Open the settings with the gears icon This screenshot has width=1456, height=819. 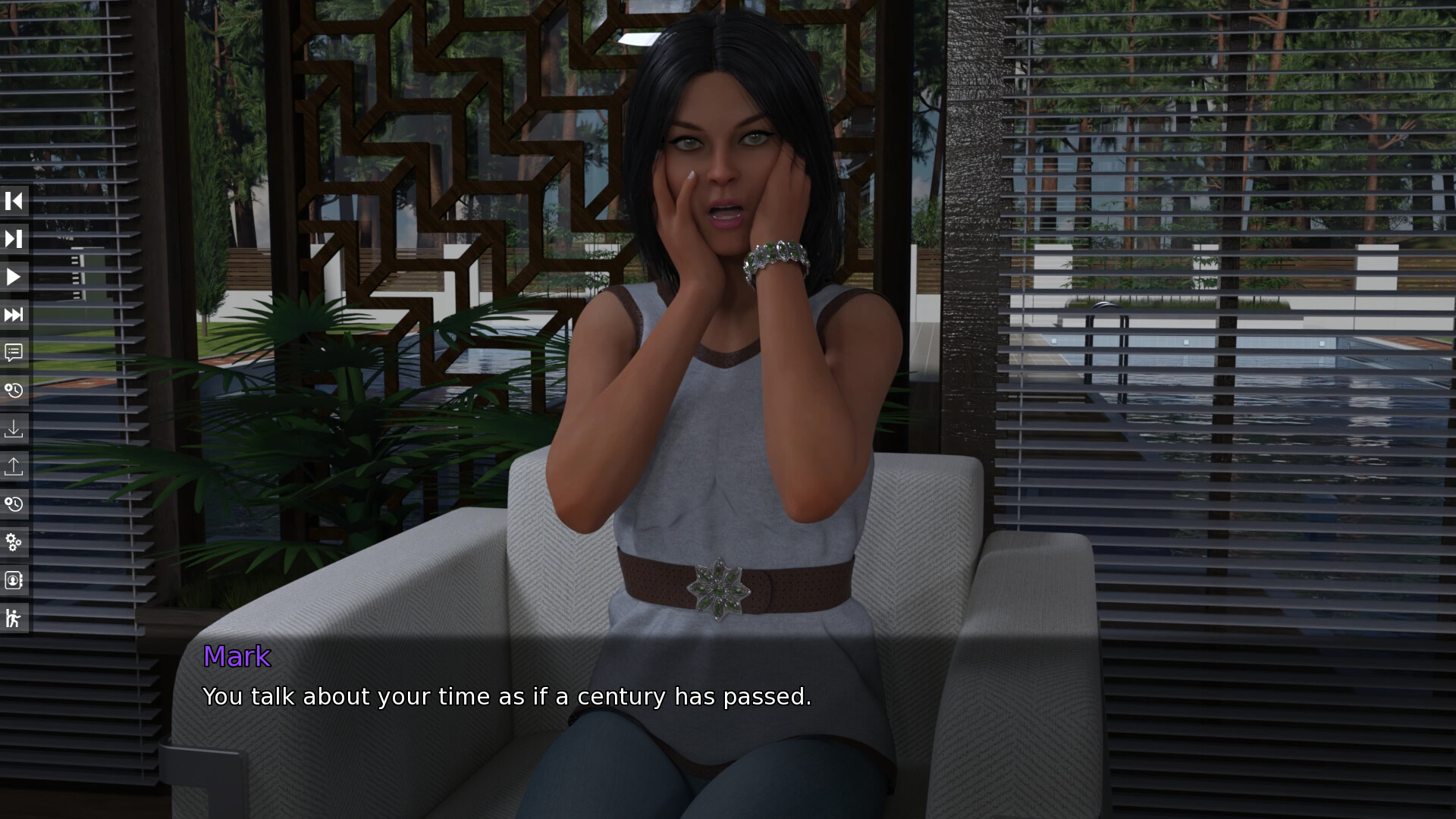point(14,542)
